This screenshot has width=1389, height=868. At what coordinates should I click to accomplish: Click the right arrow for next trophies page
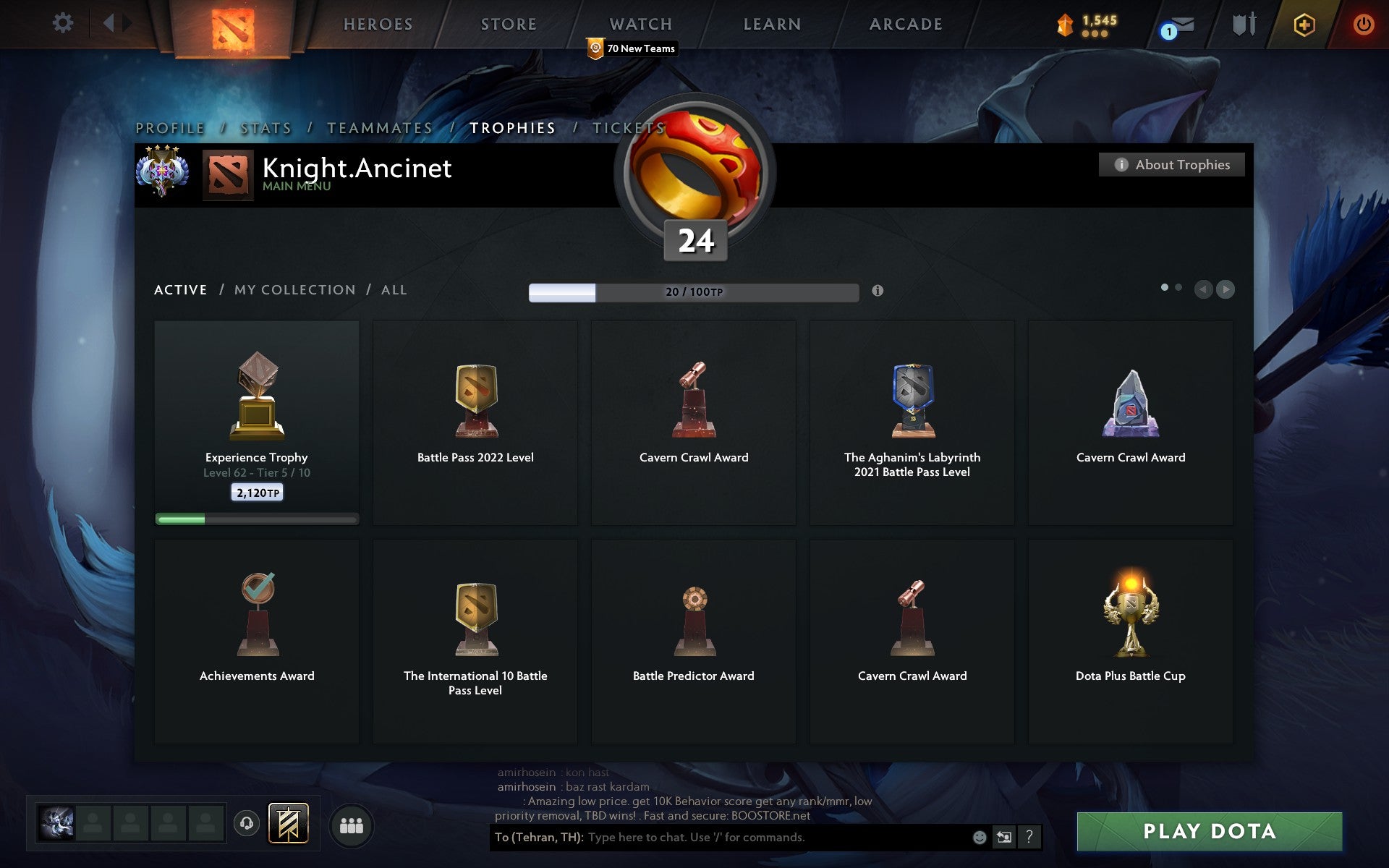coord(1226,289)
